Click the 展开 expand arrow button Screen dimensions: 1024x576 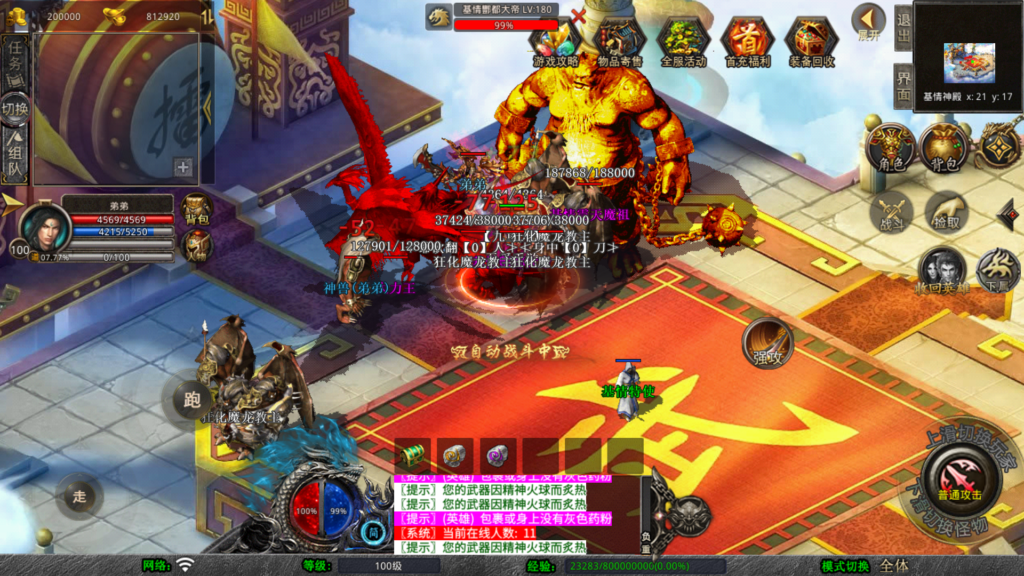(868, 21)
